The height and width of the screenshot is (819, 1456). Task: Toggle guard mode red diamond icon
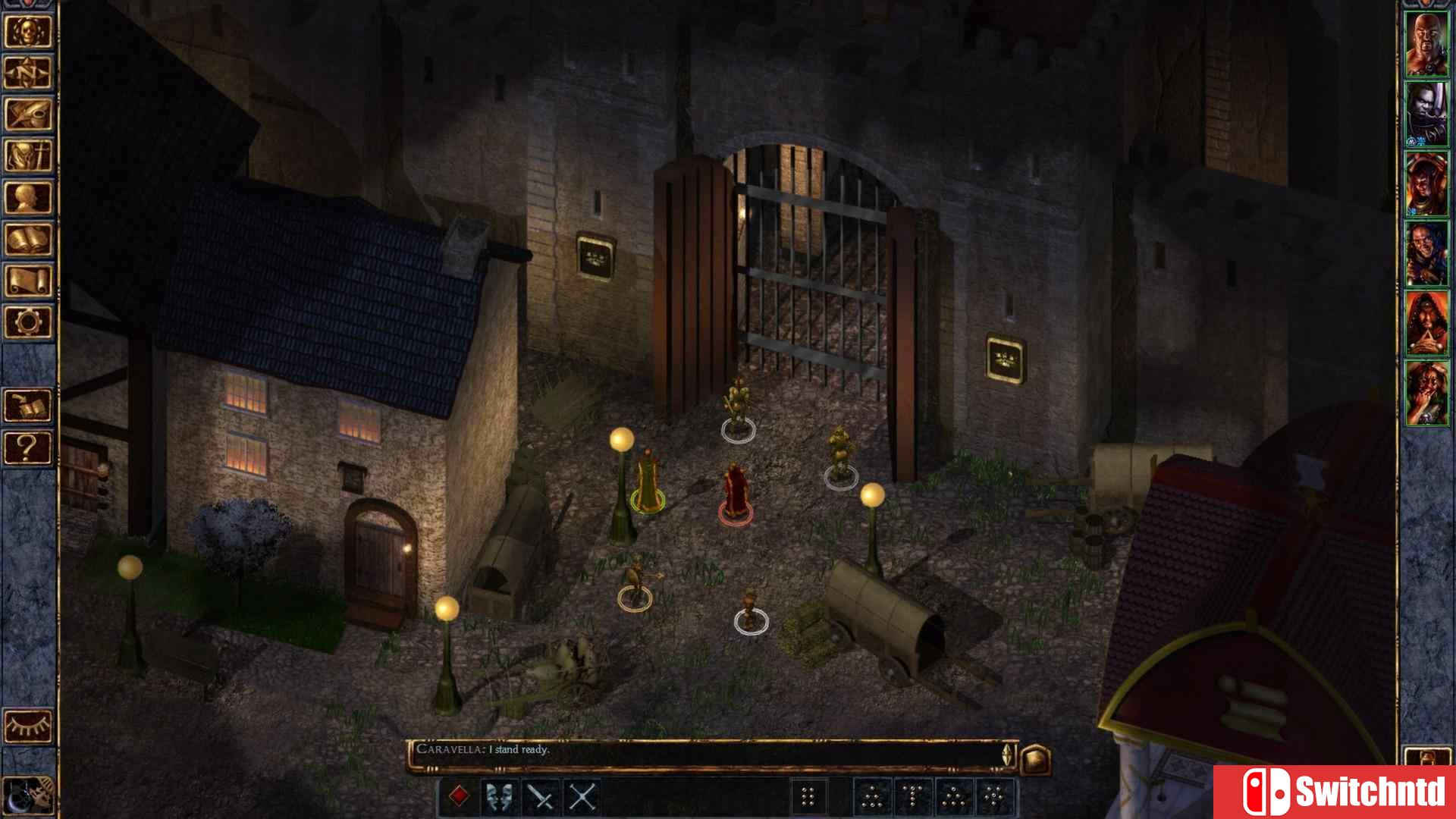coord(459,795)
